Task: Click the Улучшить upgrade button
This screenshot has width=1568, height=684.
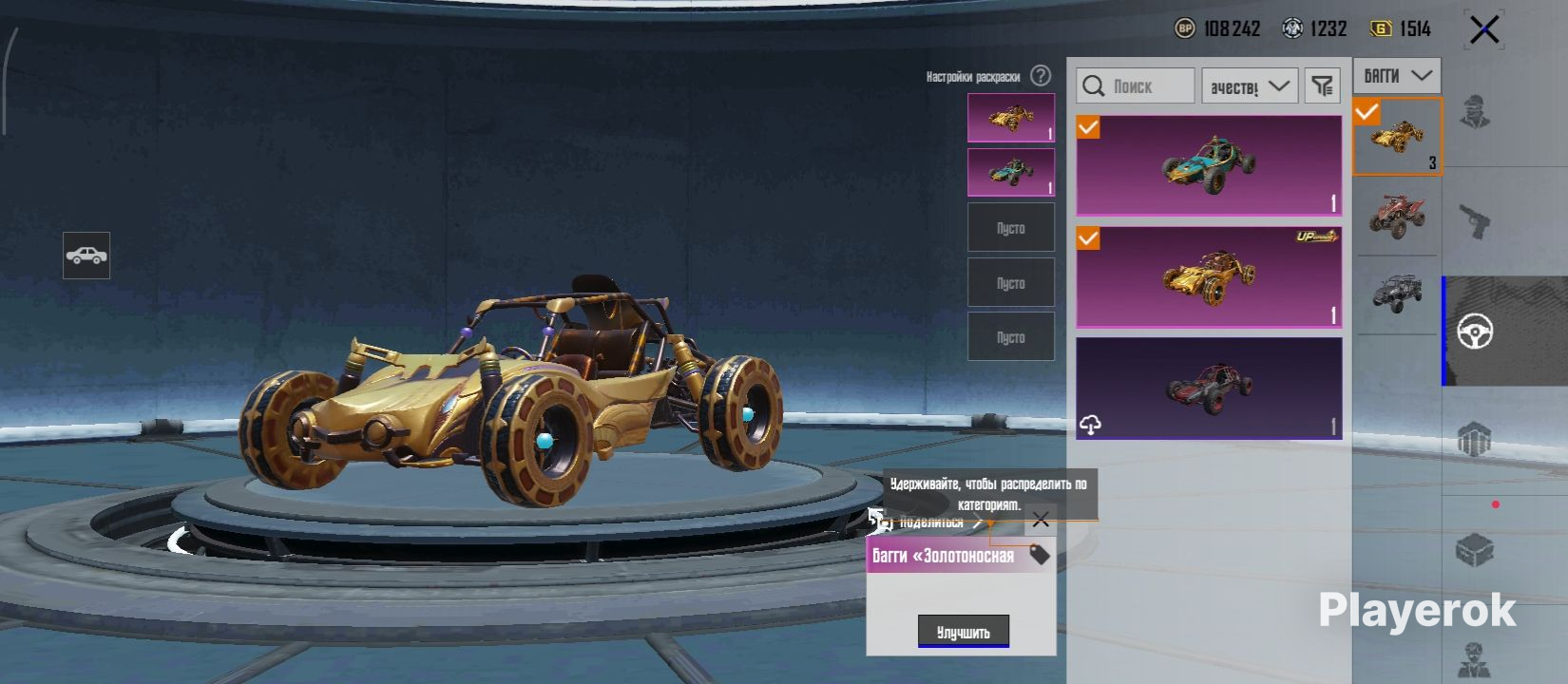Action: pos(963,632)
